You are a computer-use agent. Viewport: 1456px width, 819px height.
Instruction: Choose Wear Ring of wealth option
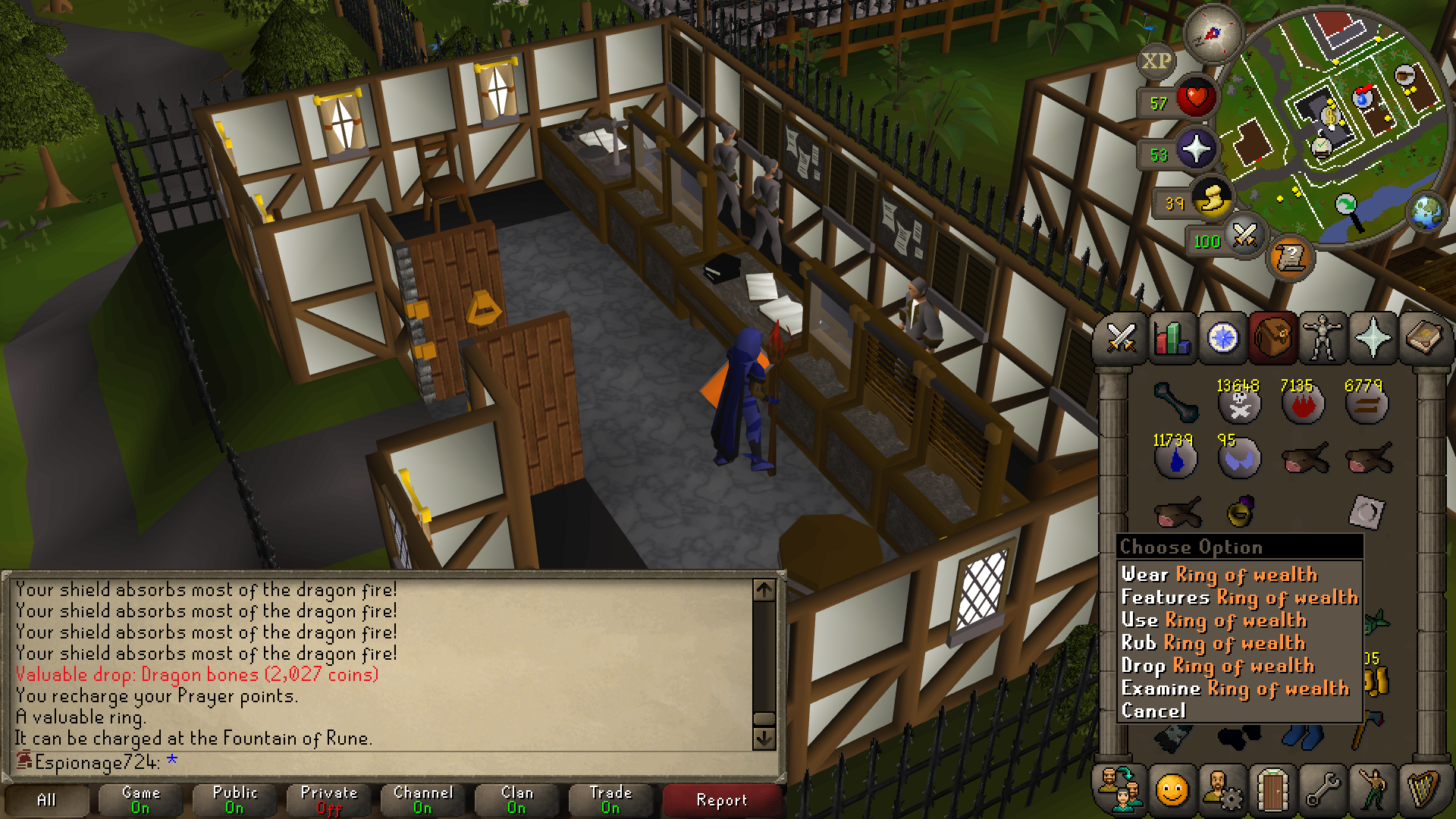tap(1219, 575)
